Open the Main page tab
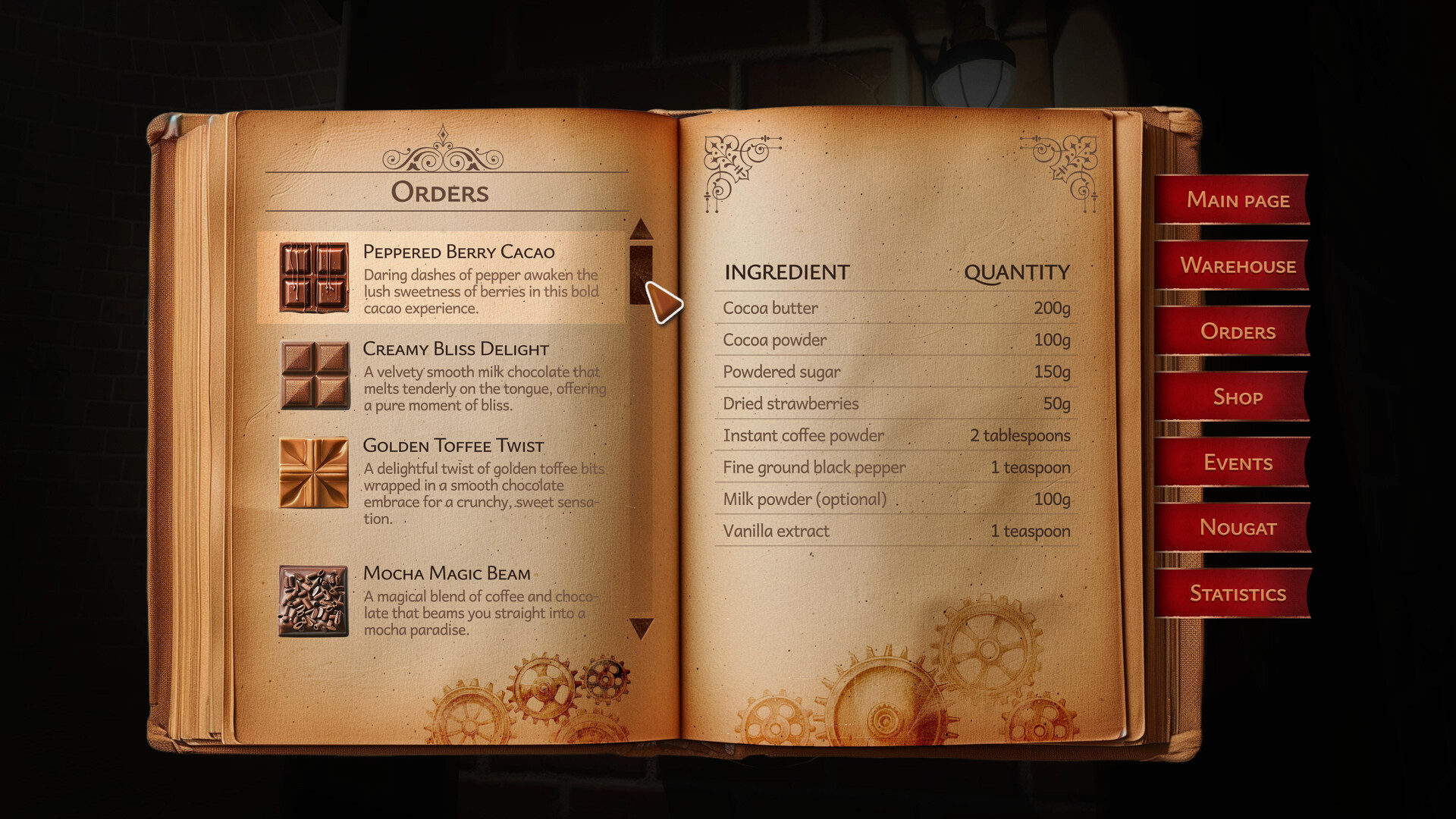 tap(1238, 200)
